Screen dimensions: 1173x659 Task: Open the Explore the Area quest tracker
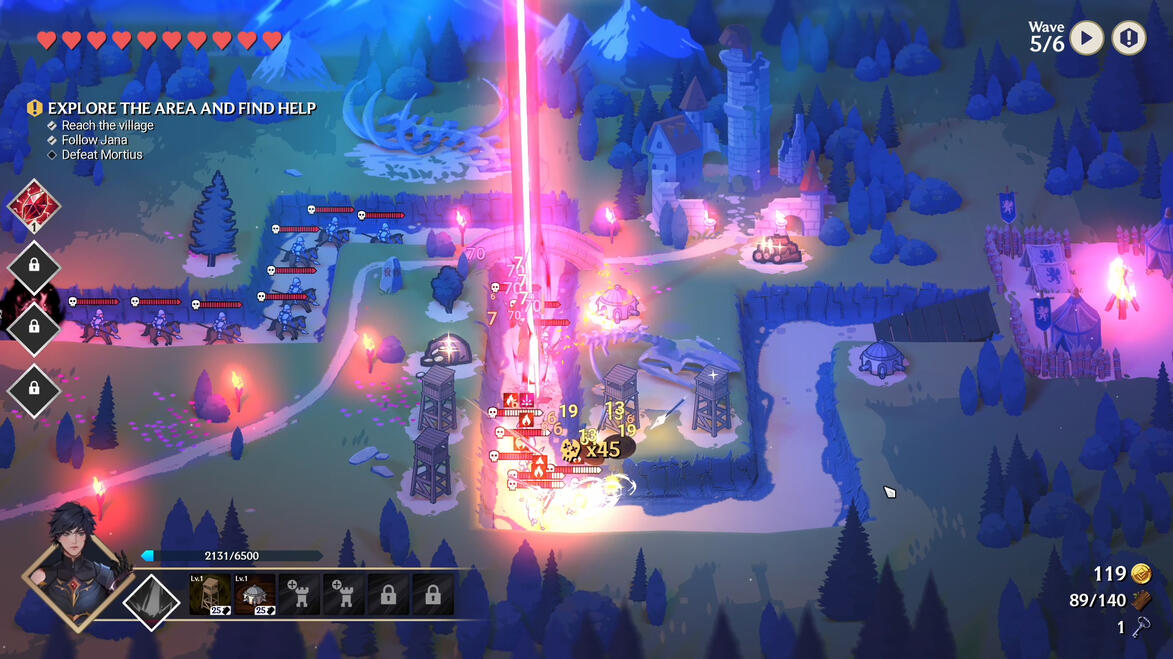pos(180,108)
